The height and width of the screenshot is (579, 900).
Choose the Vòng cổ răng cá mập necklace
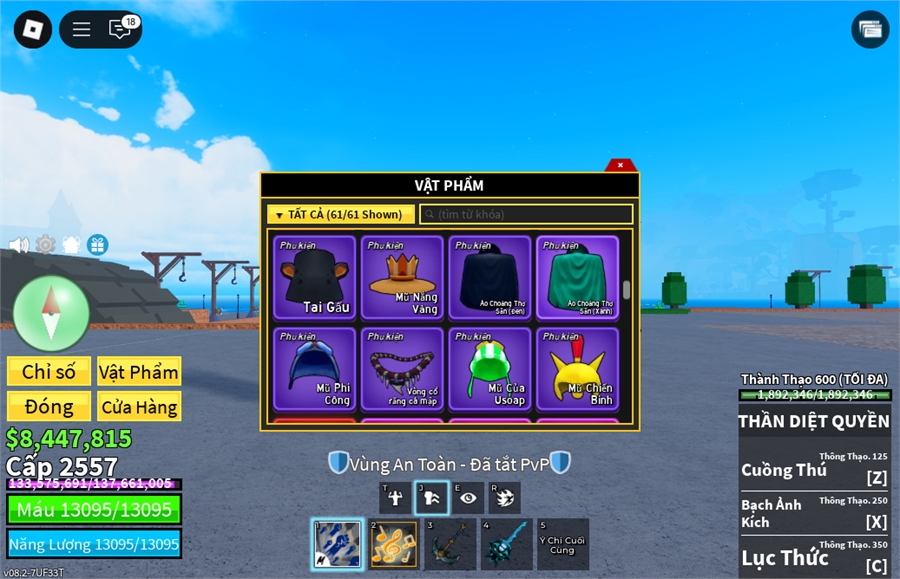(402, 369)
